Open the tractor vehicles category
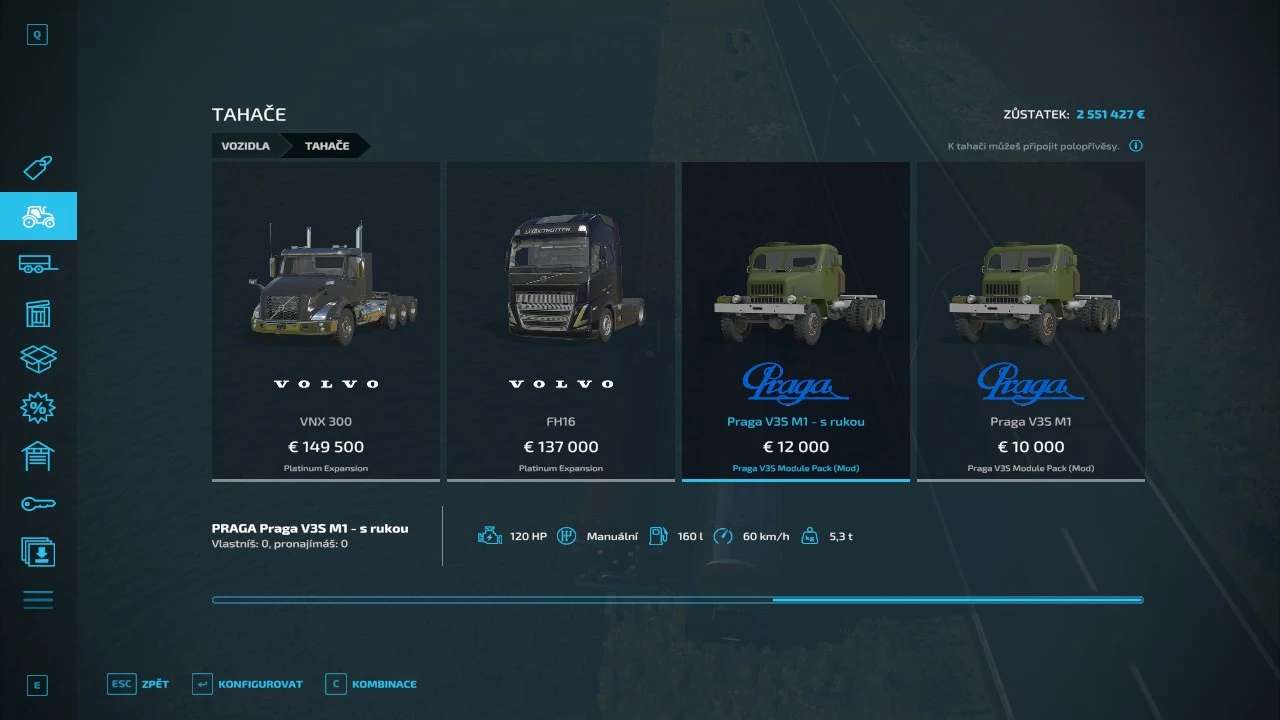The width and height of the screenshot is (1280, 720). point(38,216)
